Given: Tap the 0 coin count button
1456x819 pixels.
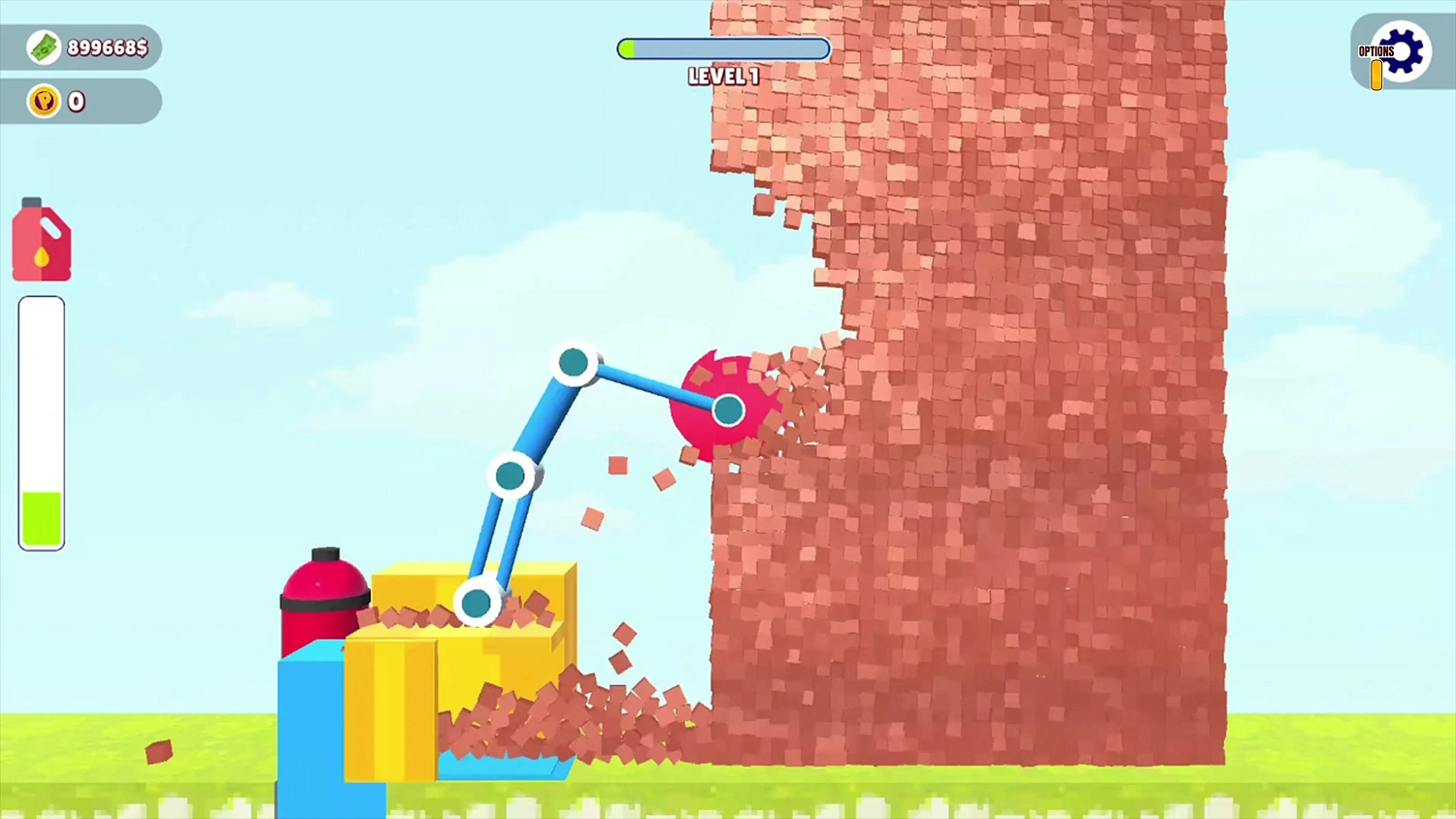Looking at the screenshot, I should point(76,102).
